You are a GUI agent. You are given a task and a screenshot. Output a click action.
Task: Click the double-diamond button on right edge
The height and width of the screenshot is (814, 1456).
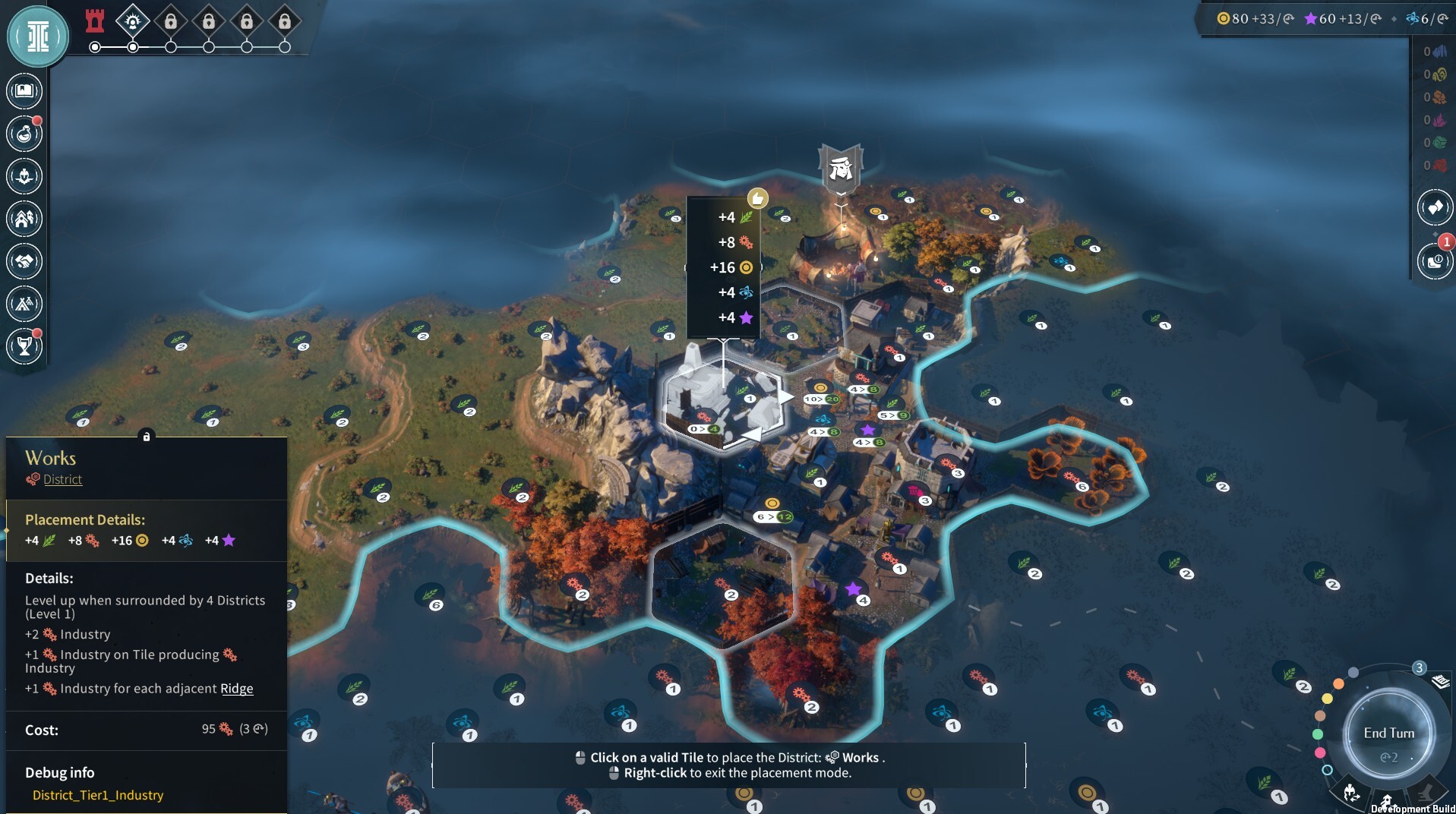[x=1434, y=207]
